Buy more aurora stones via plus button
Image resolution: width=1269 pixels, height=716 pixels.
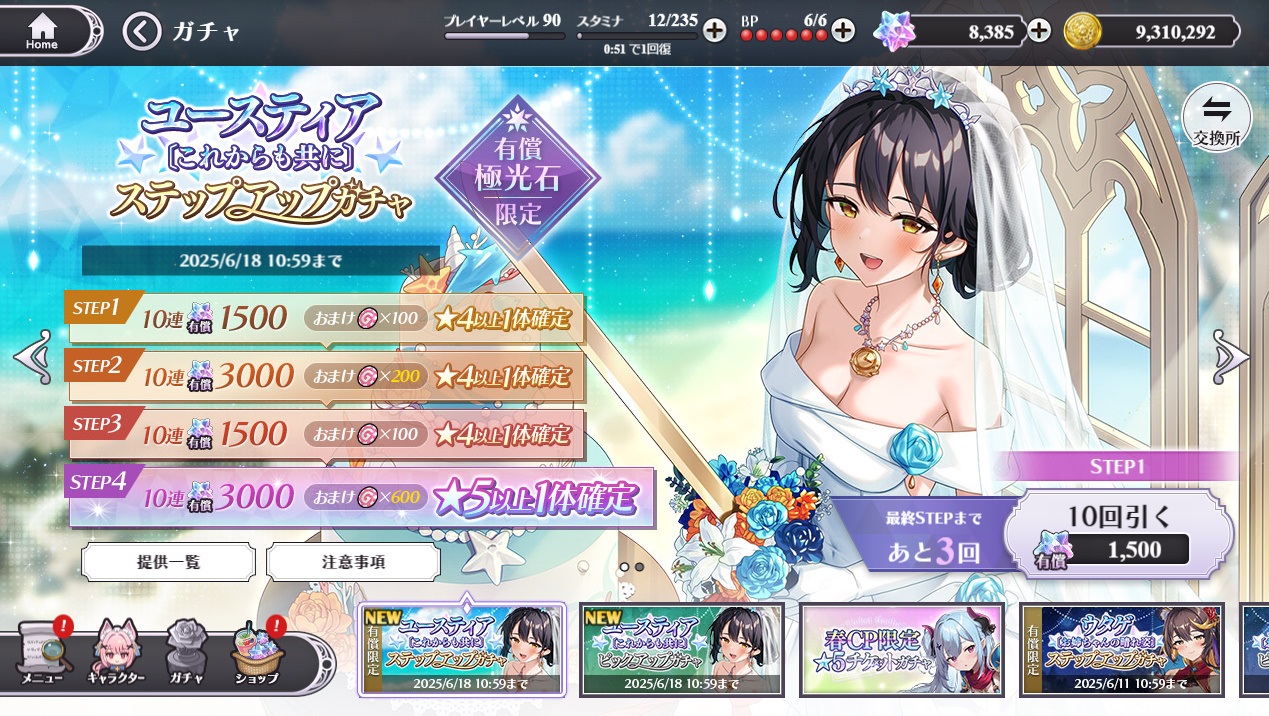(1040, 31)
